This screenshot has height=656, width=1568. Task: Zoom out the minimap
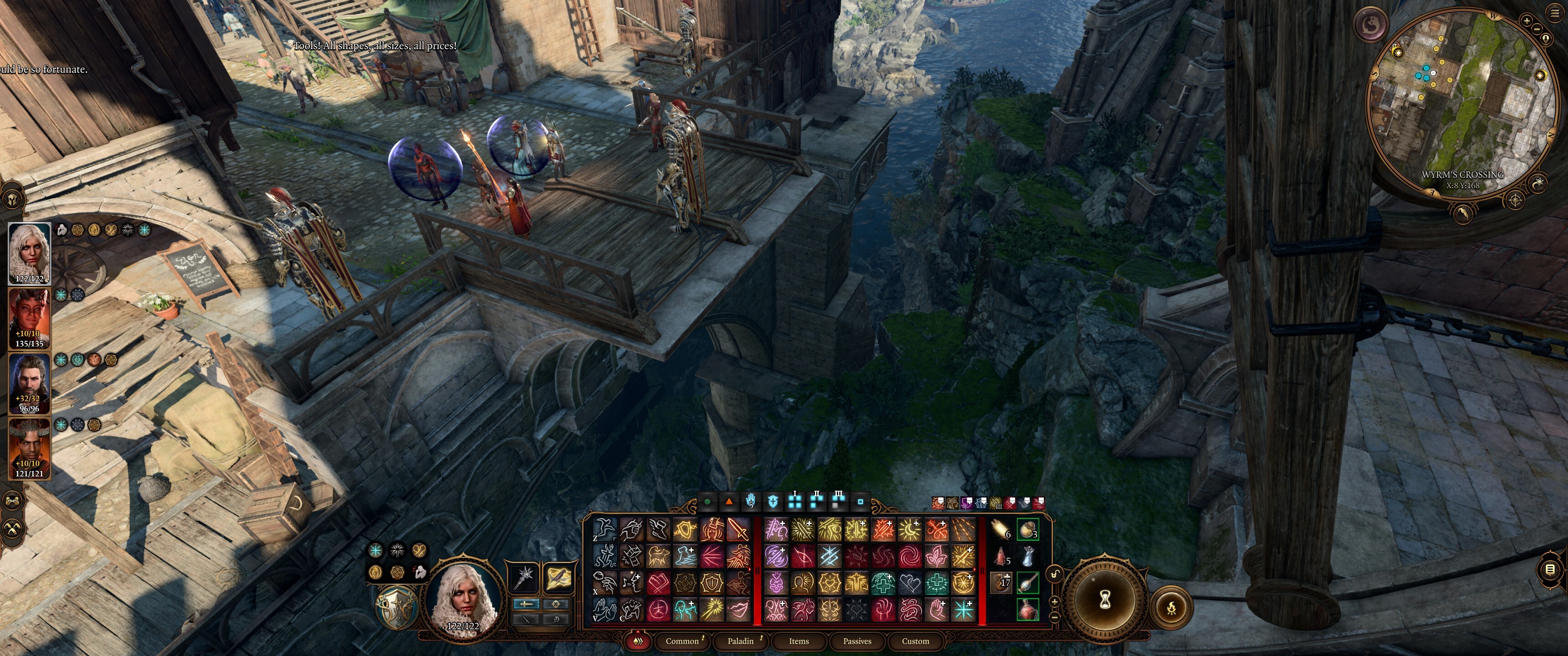[1537, 29]
